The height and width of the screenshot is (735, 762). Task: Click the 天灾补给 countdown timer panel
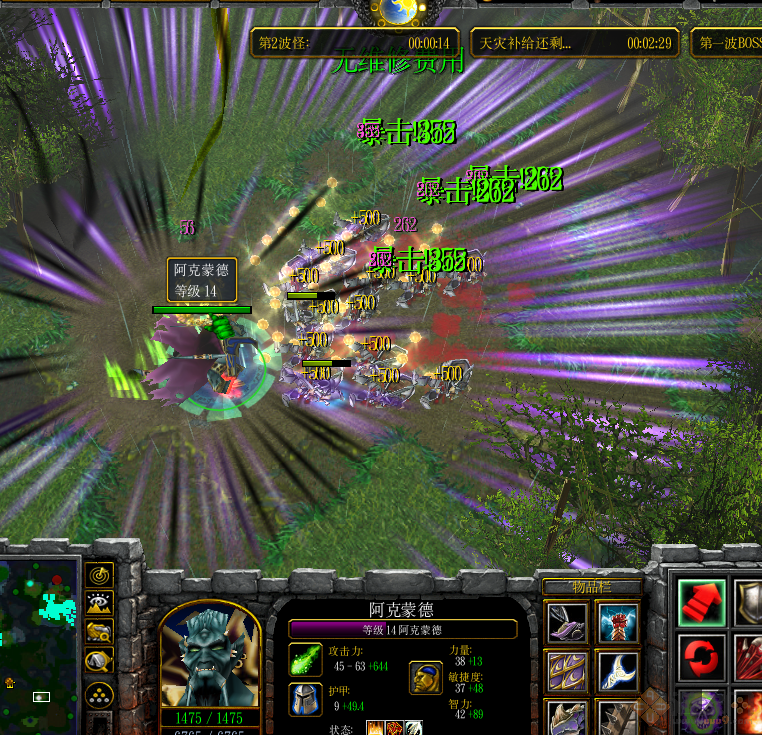coord(575,43)
